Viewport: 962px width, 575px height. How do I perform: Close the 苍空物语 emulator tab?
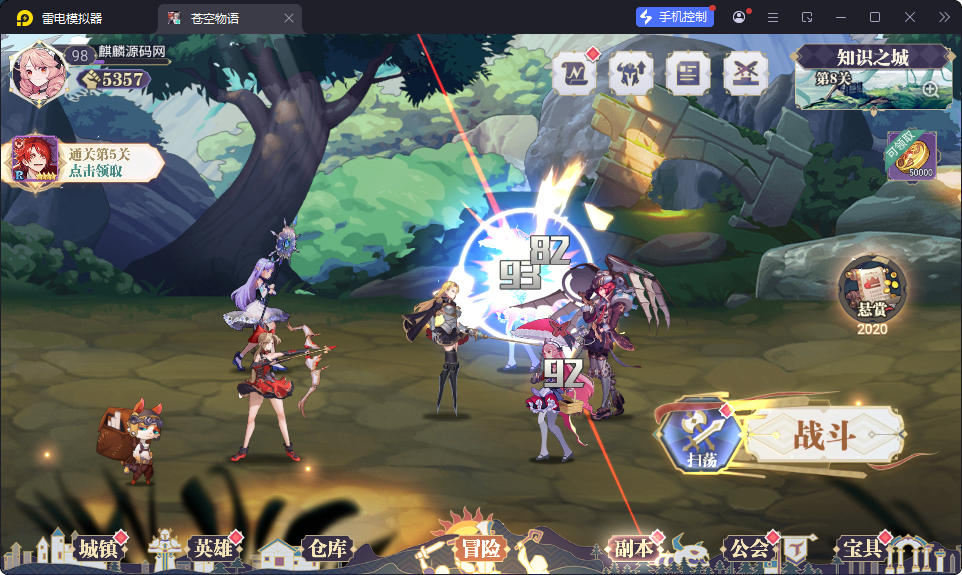click(289, 18)
